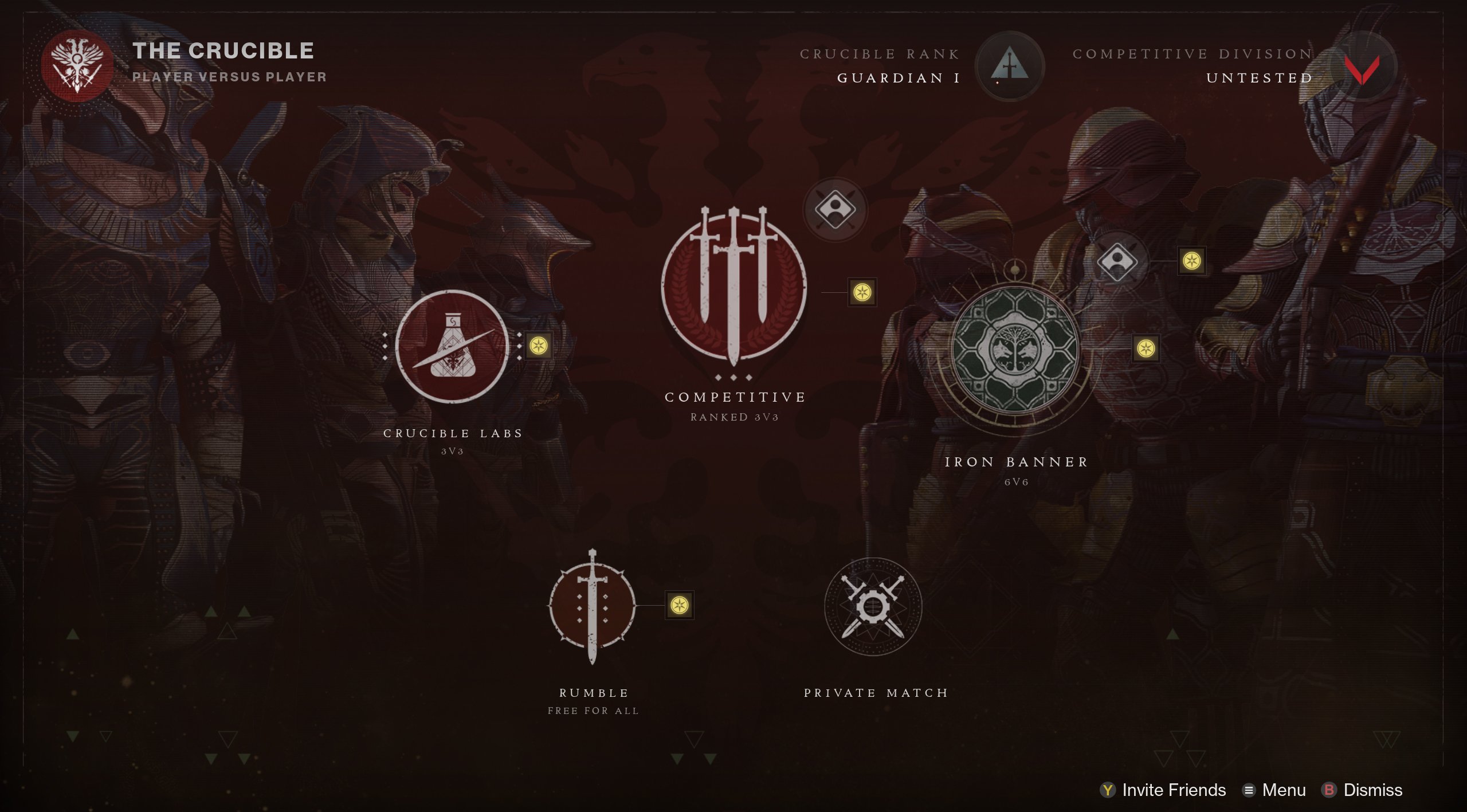Click the player-diamond icon above Competitive
This screenshot has height=812, width=1467.
(x=835, y=209)
